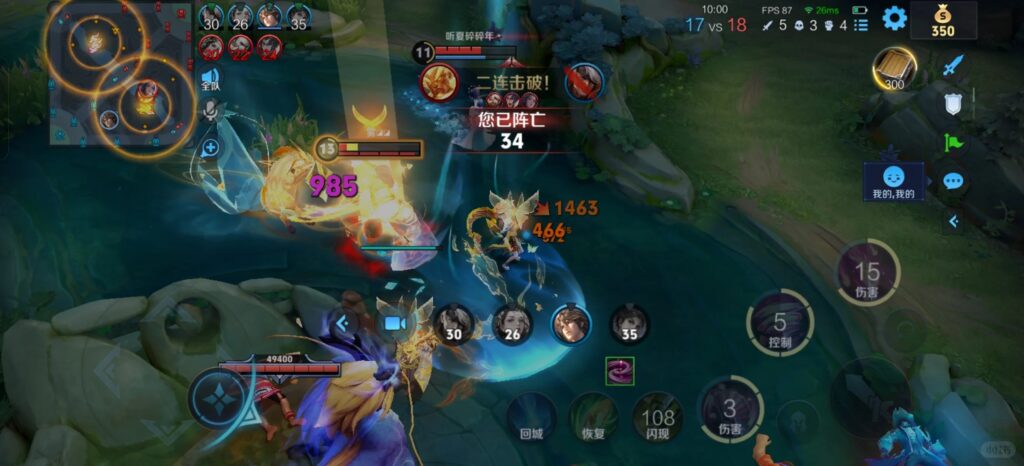The image size is (1024, 466).
Task: Open the scoreboard list icon
Action: click(x=861, y=25)
